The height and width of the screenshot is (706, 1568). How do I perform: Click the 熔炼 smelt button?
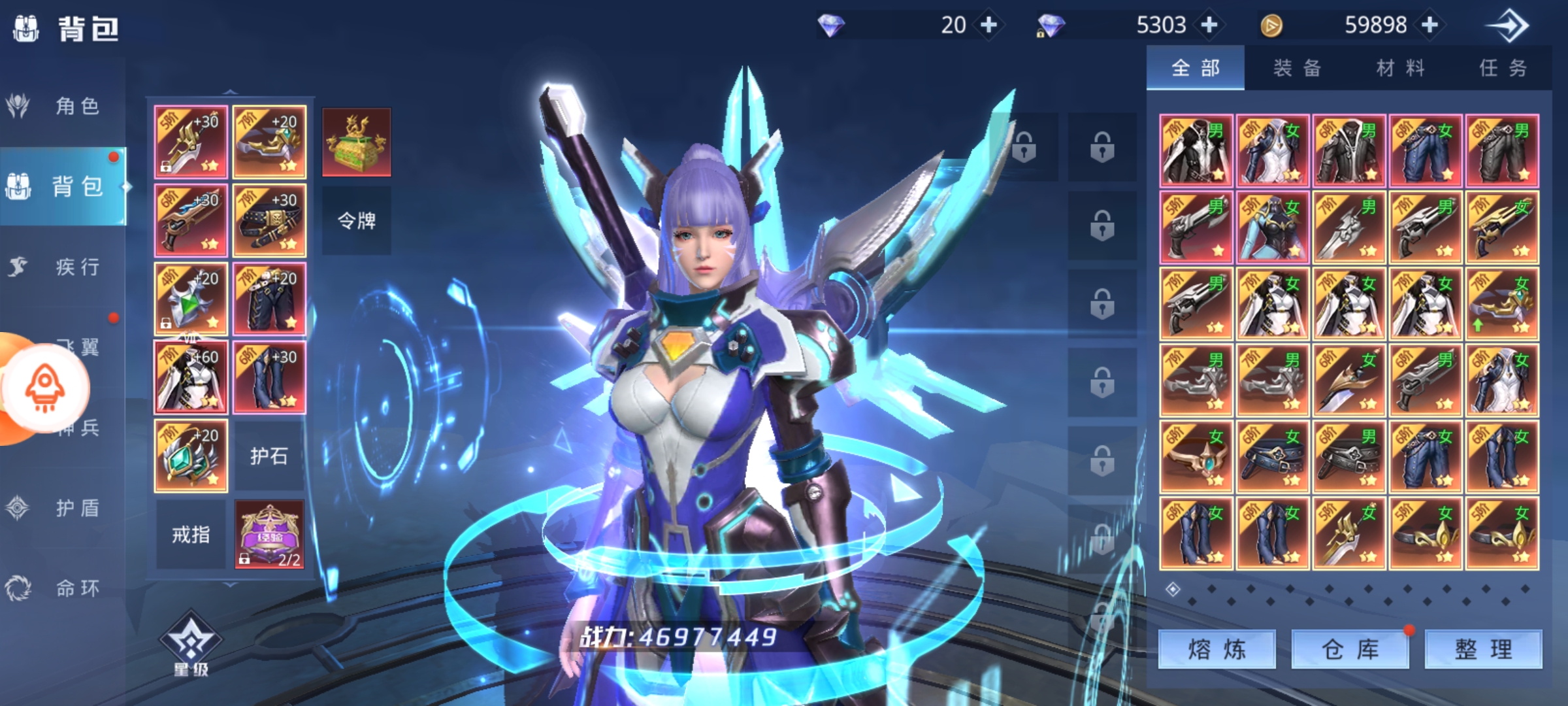1217,650
